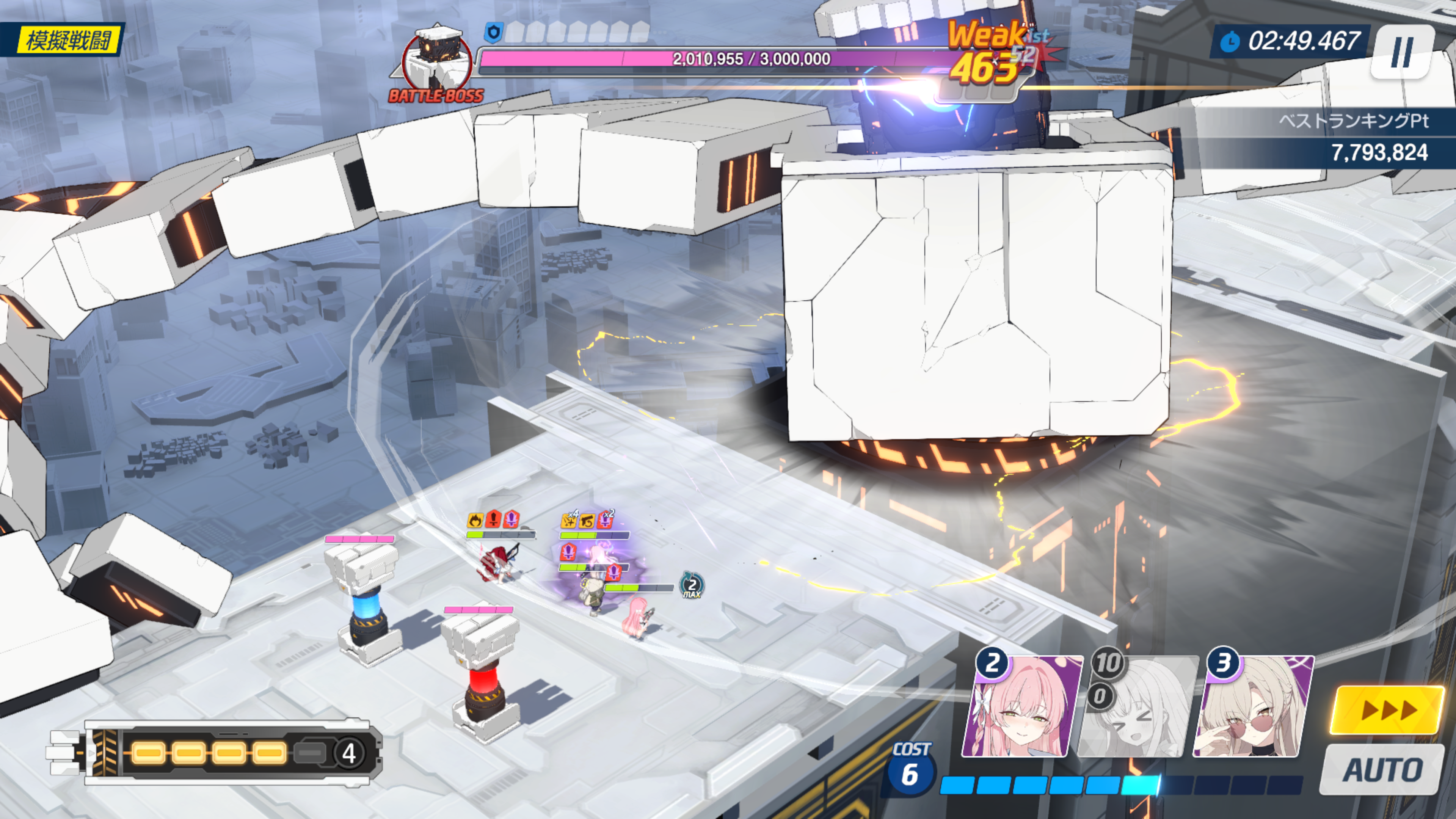
Task: Pause the battle
Action: pos(1402,52)
